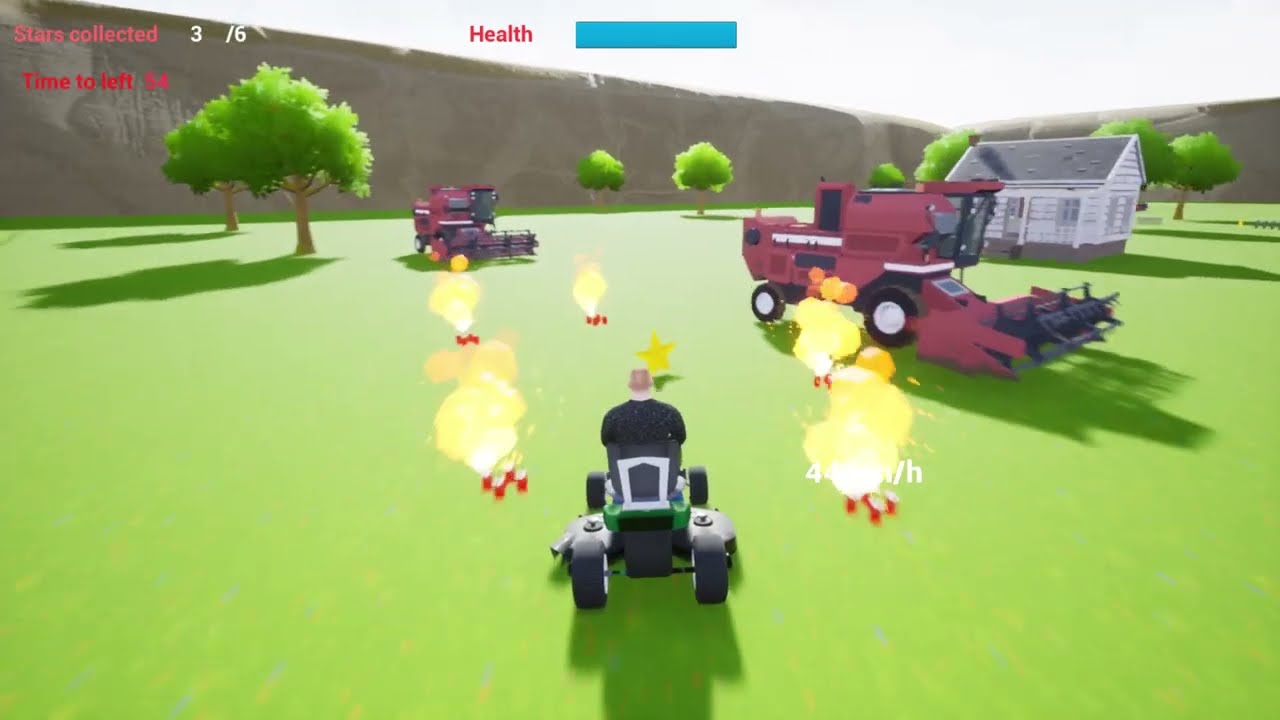Click the cyan Health bar

point(655,35)
